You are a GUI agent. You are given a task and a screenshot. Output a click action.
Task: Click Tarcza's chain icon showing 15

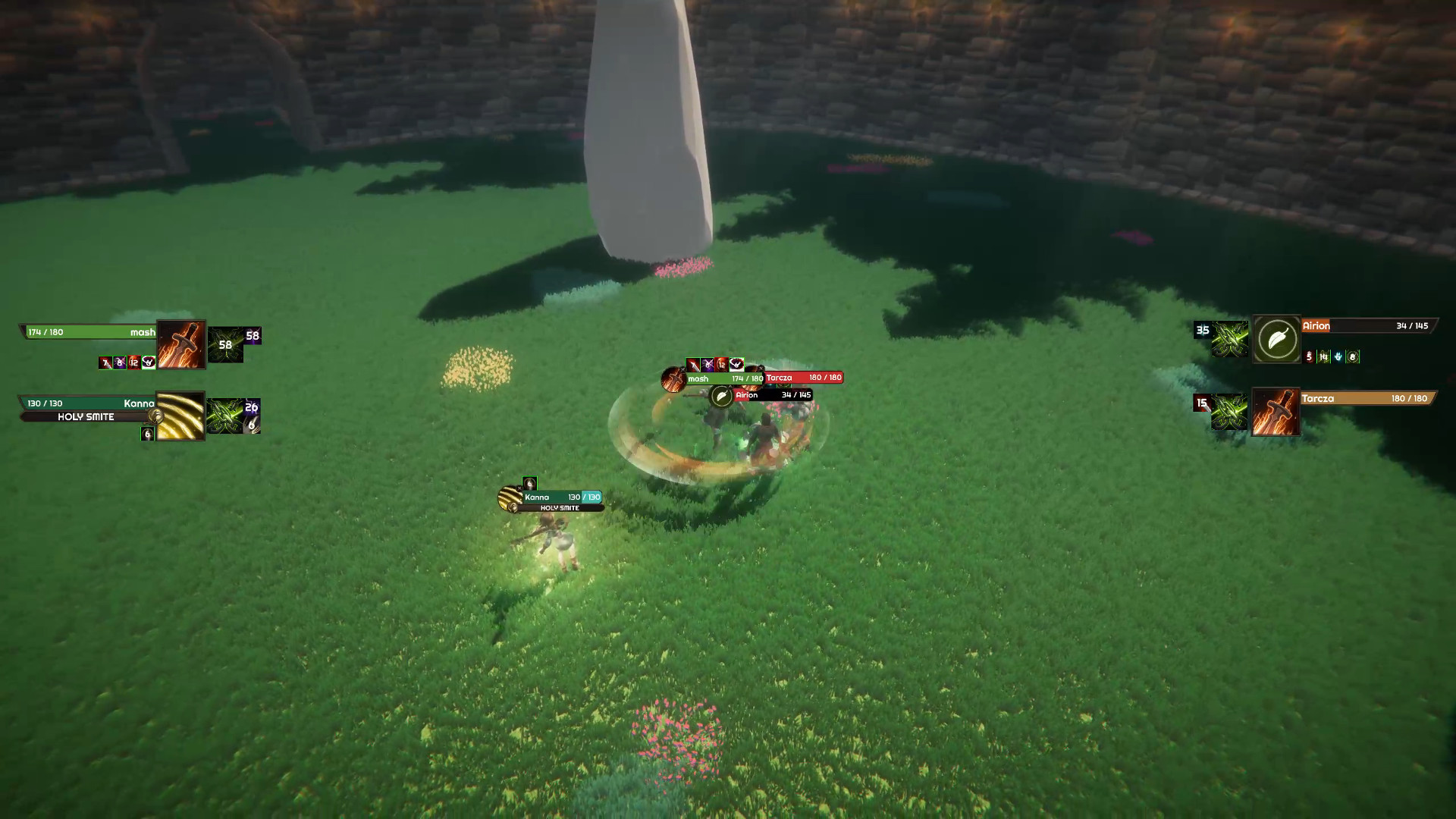click(x=1222, y=410)
